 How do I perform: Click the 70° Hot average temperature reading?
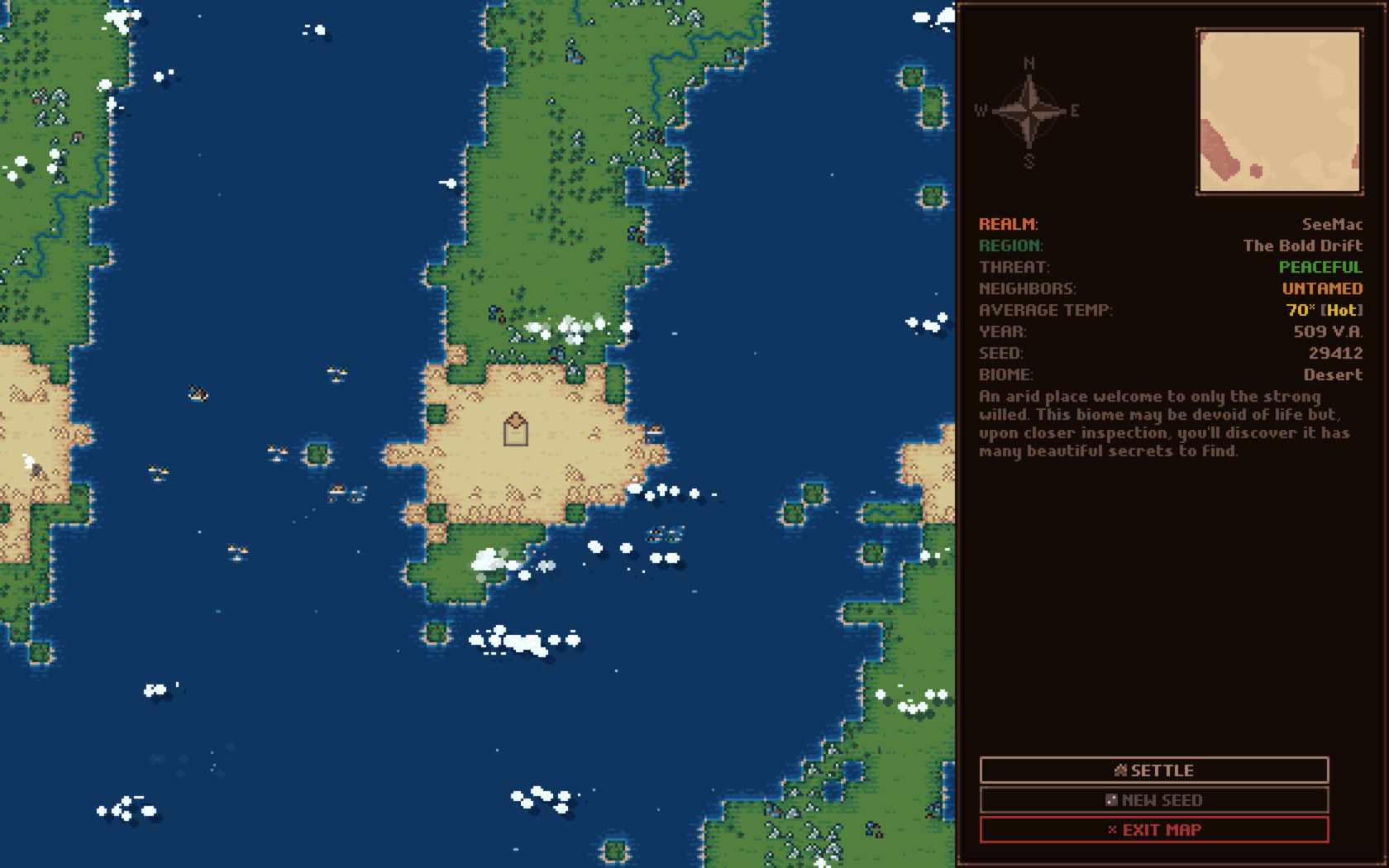point(1323,310)
